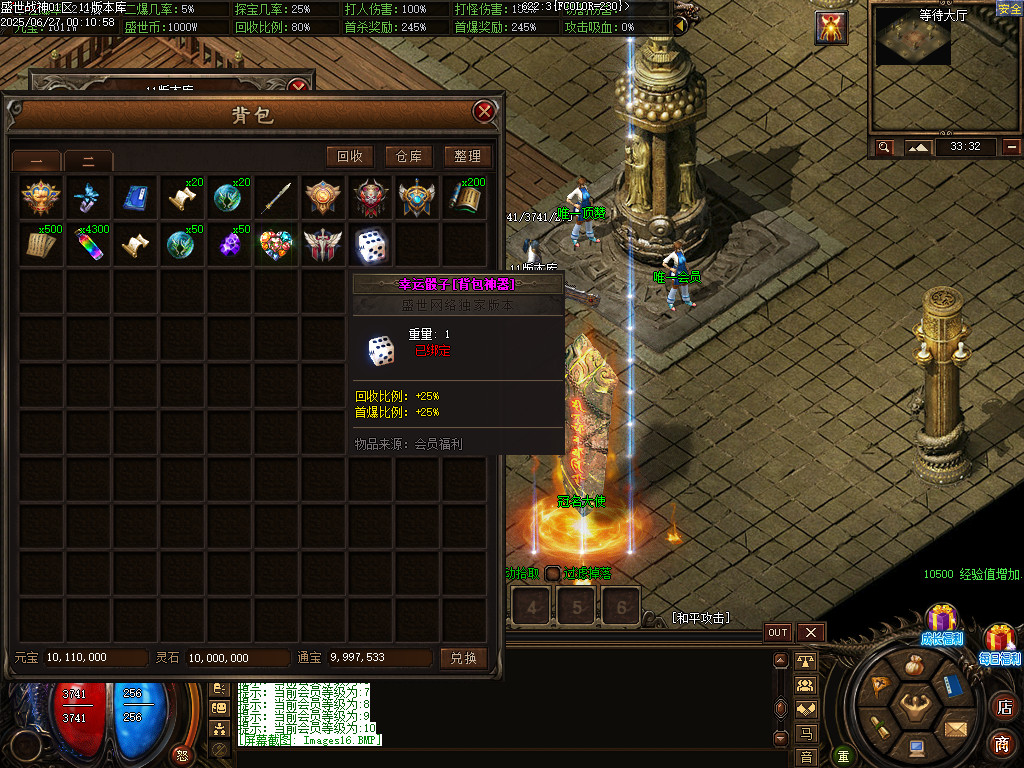Select the white lucky dice item

[x=371, y=246]
